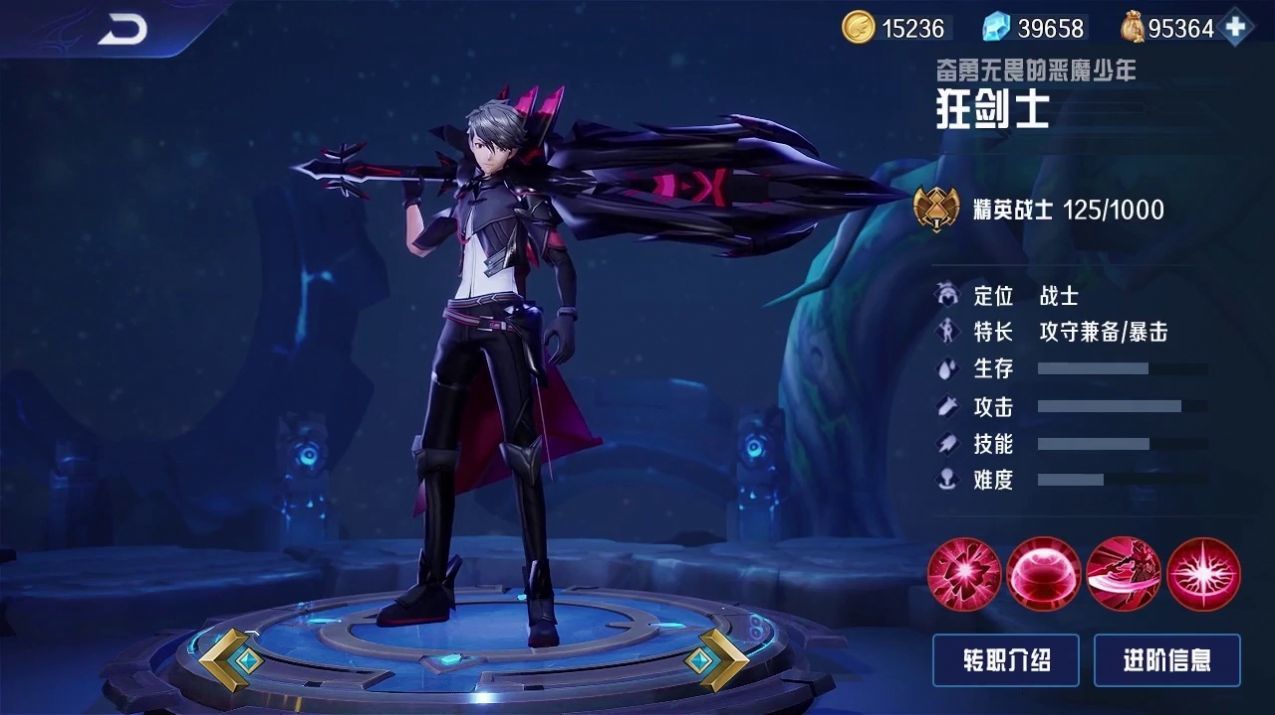Show next hero with right gold arrow
The image size is (1275, 715).
(716, 660)
